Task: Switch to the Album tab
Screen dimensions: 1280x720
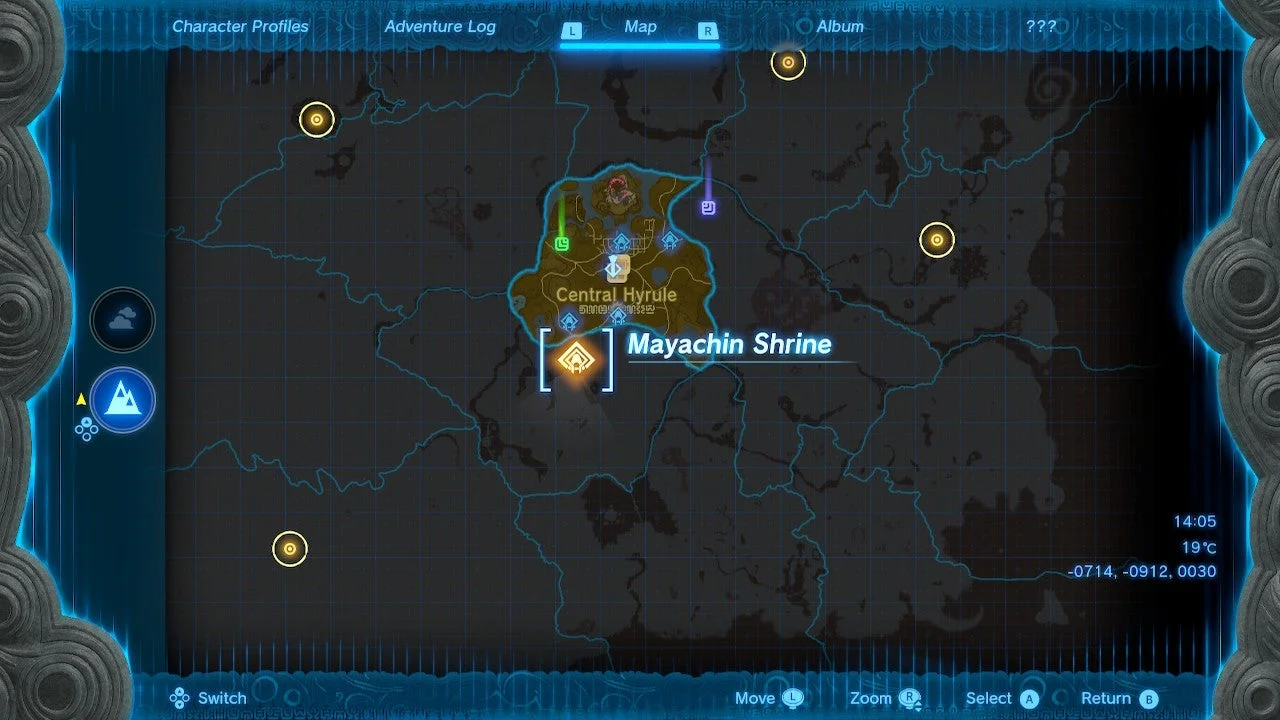Action: click(839, 27)
